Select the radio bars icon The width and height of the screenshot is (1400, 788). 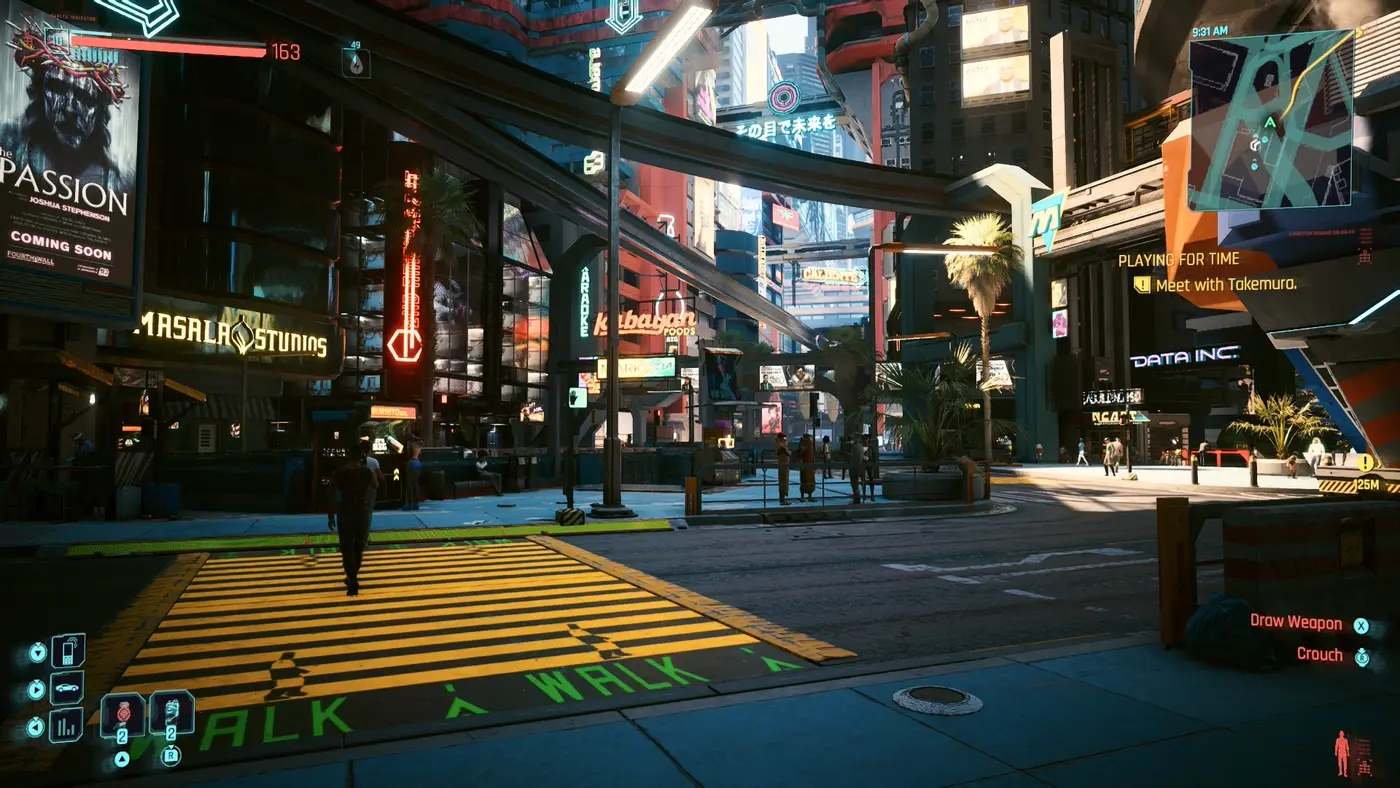pos(67,725)
